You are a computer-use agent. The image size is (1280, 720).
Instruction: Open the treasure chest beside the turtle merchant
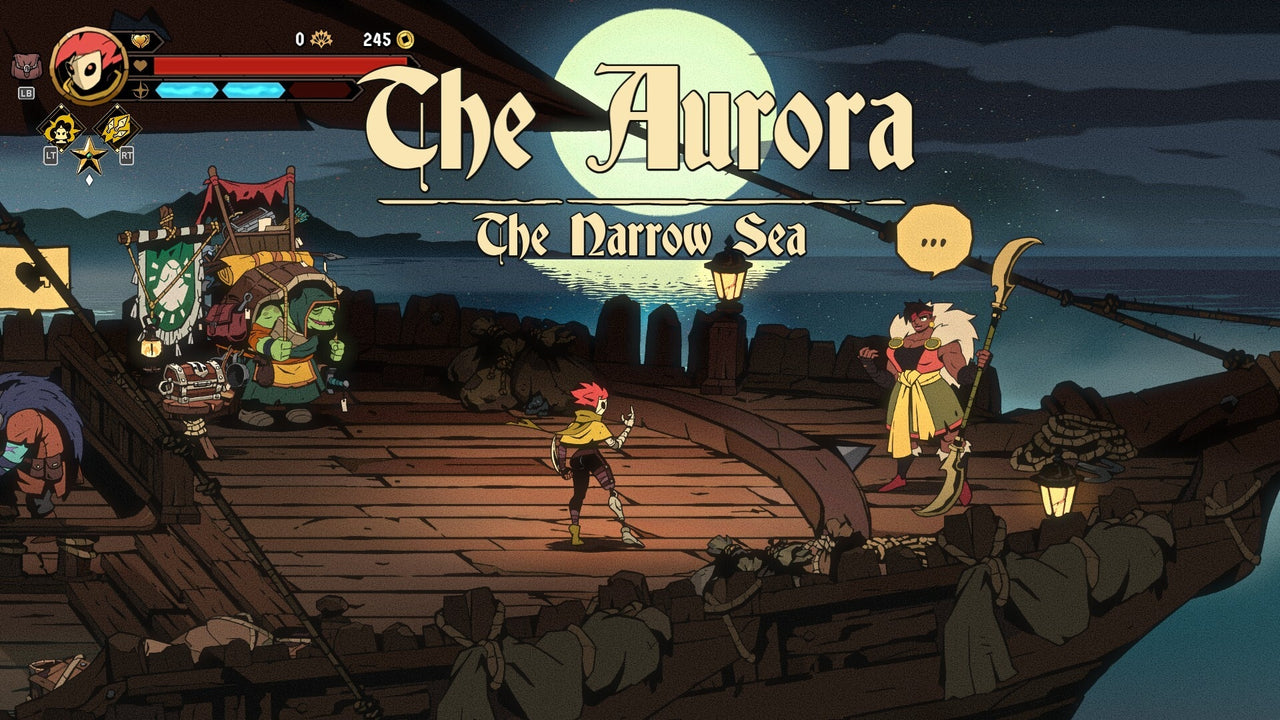(x=192, y=381)
